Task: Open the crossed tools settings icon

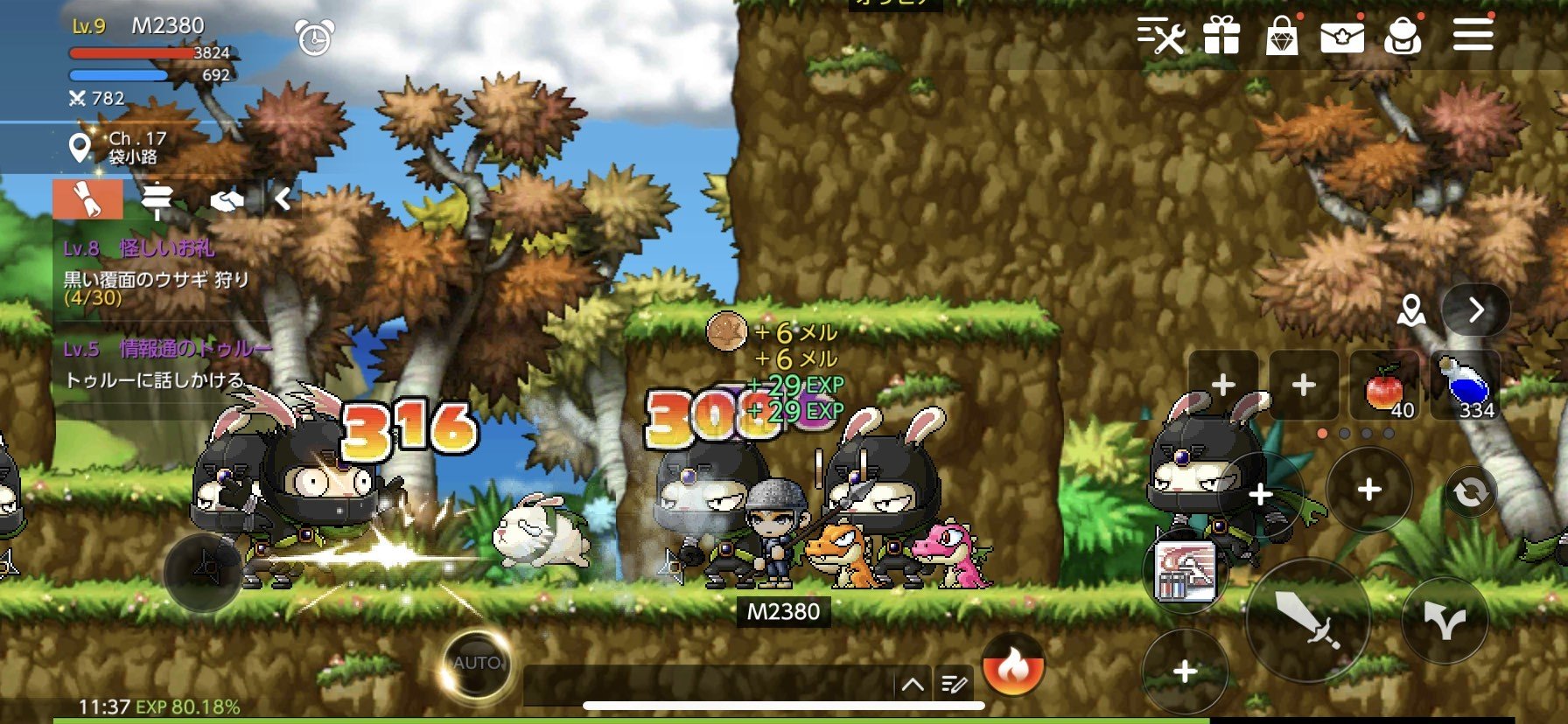Action: tap(1161, 37)
